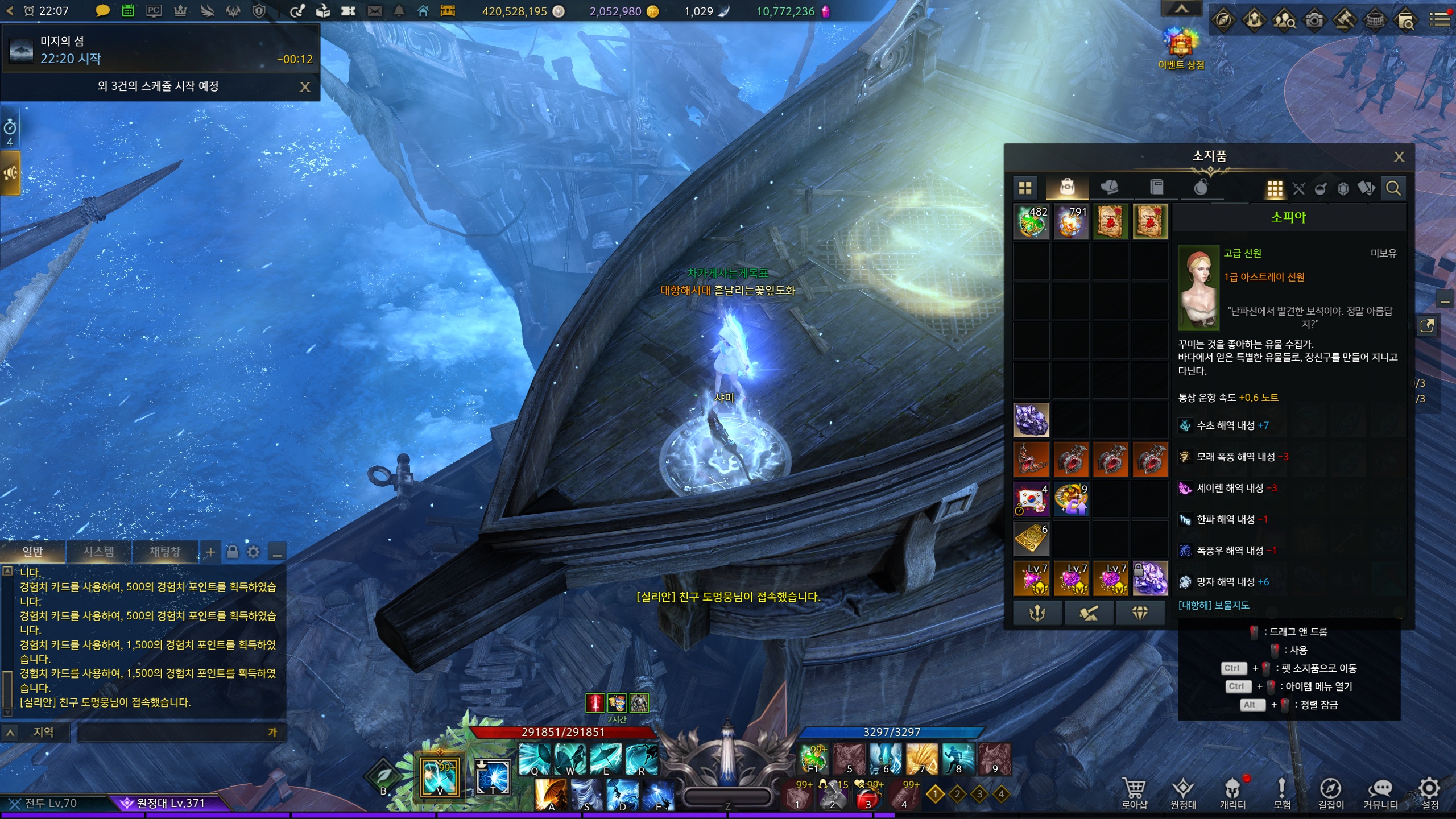Select the Korean flag item slot
The height and width of the screenshot is (819, 1456).
tap(1031, 499)
